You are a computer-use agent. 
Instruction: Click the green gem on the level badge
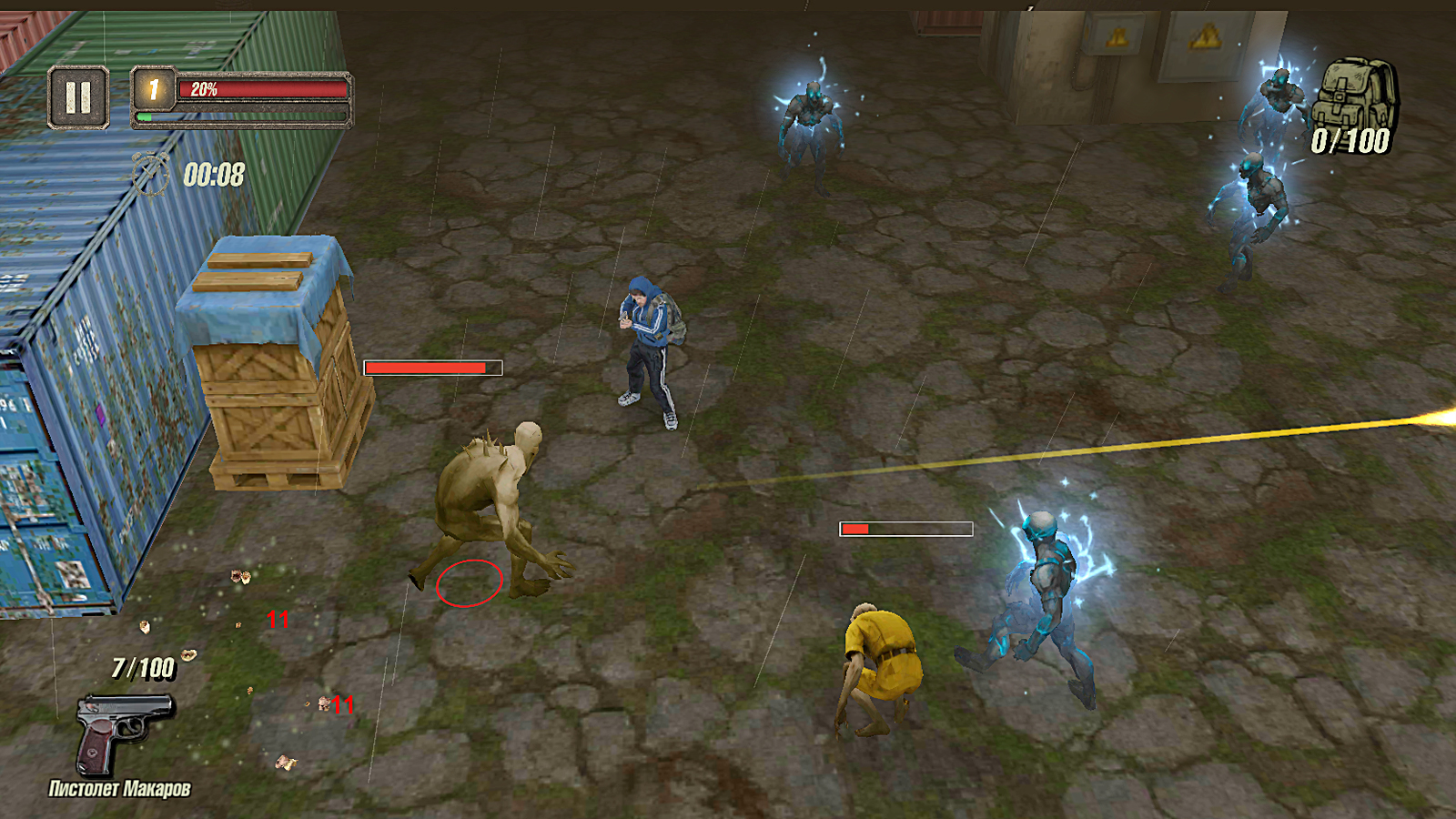pos(143,116)
